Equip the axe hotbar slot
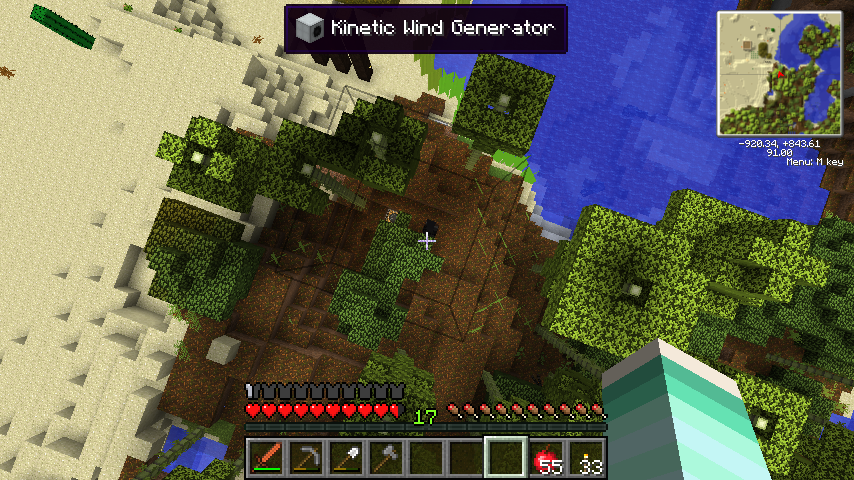This screenshot has height=480, width=854. pyautogui.click(x=385, y=458)
